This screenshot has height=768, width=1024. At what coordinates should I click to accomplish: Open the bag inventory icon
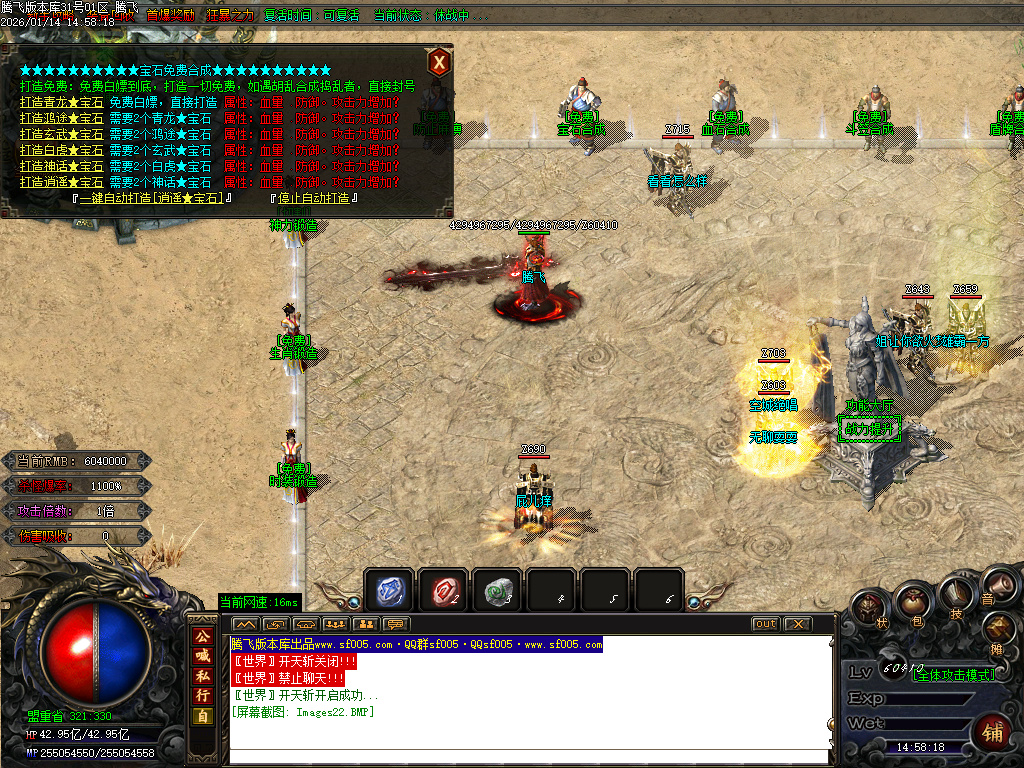pyautogui.click(x=912, y=603)
